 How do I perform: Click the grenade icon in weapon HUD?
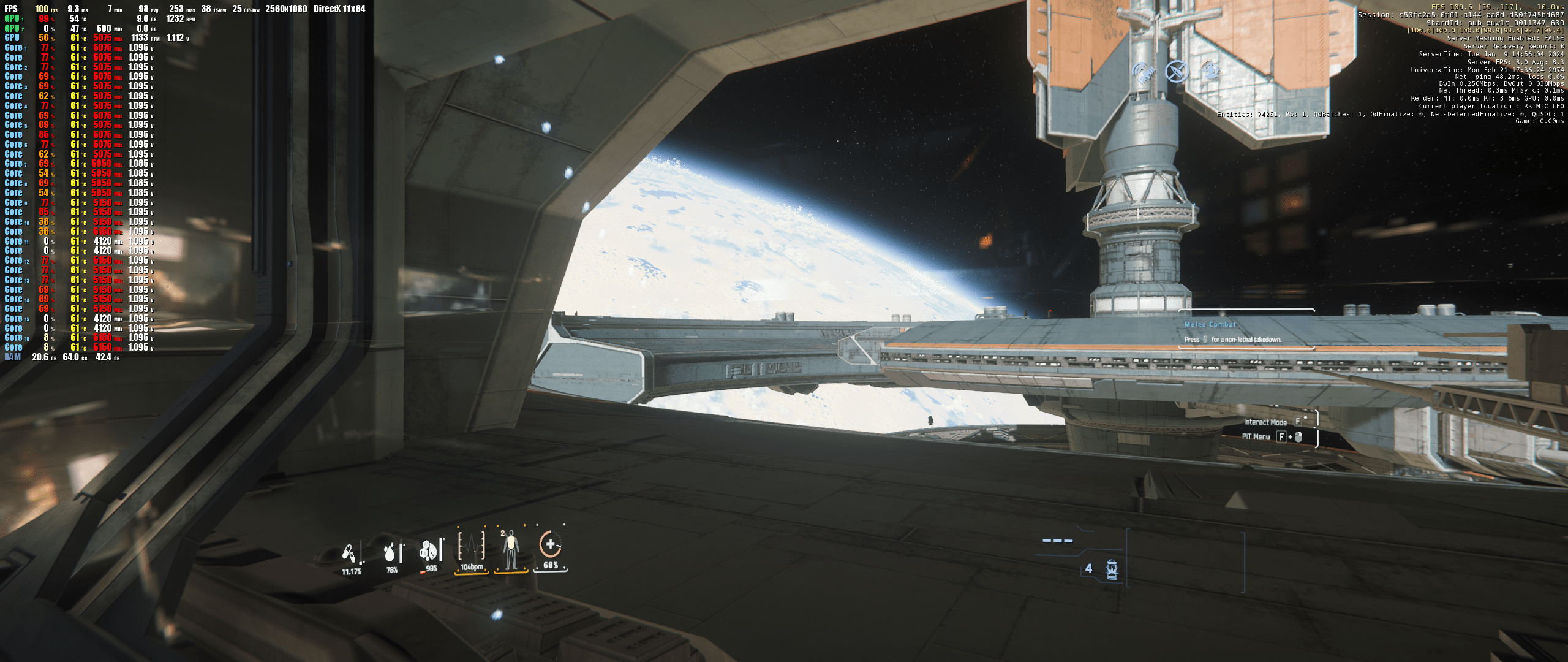pyautogui.click(x=1112, y=569)
